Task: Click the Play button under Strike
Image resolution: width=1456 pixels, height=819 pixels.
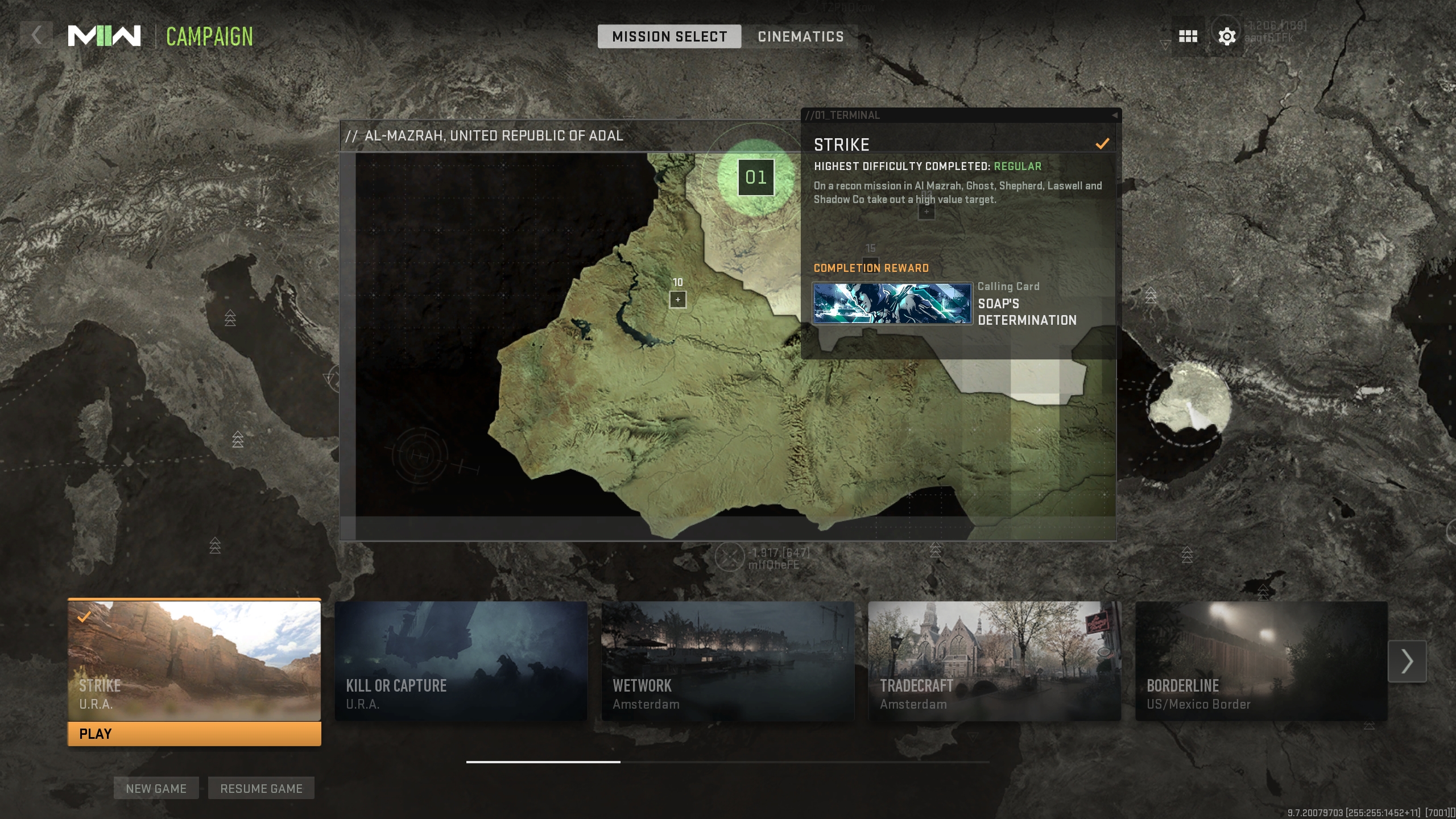Action: pyautogui.click(x=194, y=734)
